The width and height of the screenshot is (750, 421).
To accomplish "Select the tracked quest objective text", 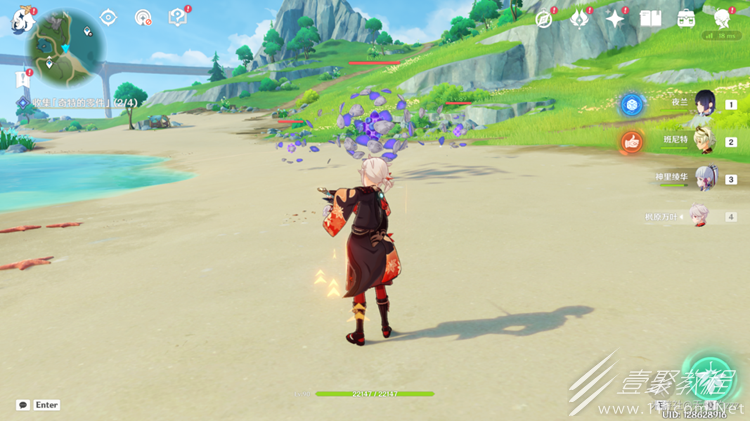I will (82, 102).
